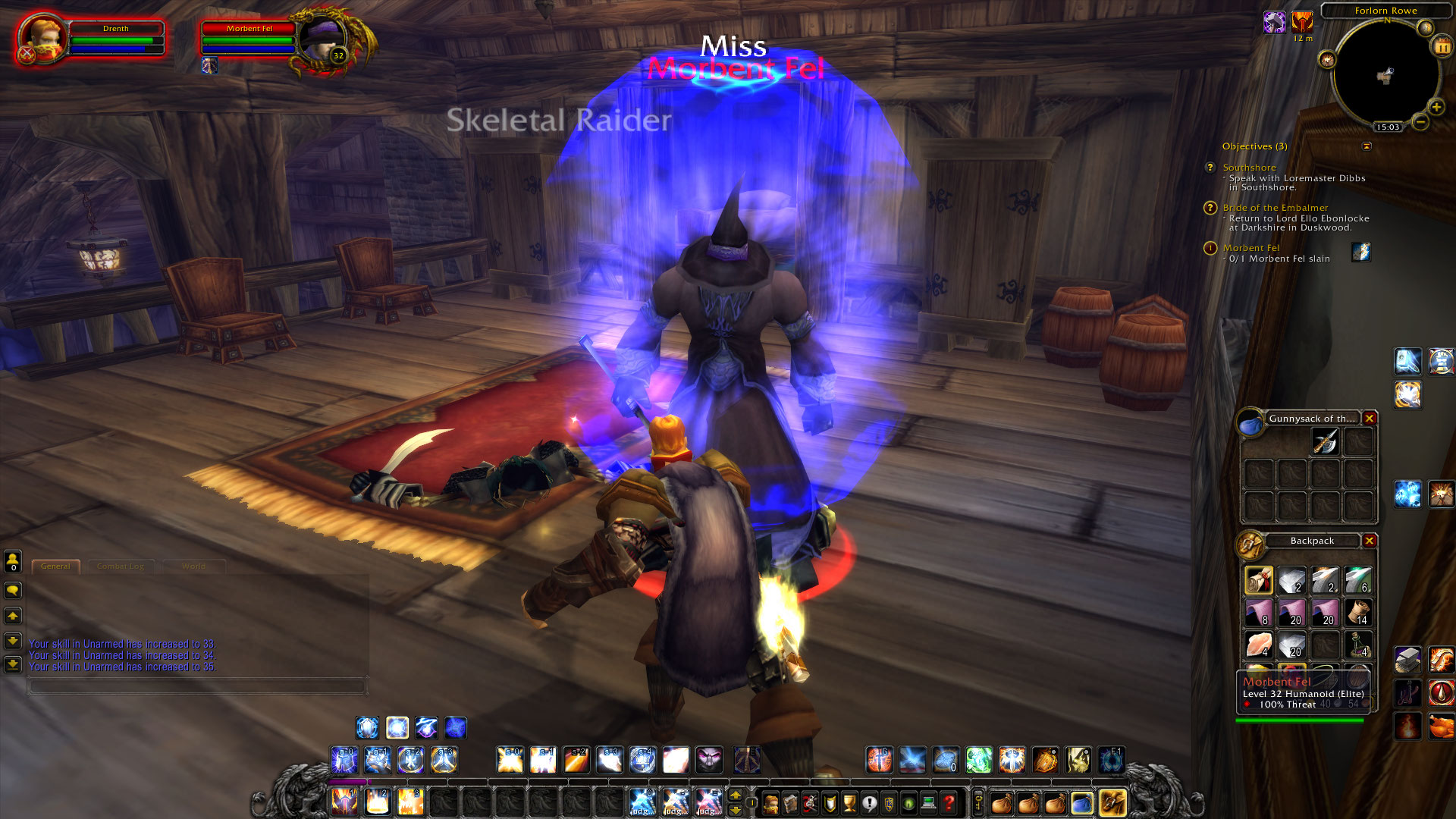Open the Keyring icon beside the bags
This screenshot has height=819, width=1456.
[x=977, y=803]
